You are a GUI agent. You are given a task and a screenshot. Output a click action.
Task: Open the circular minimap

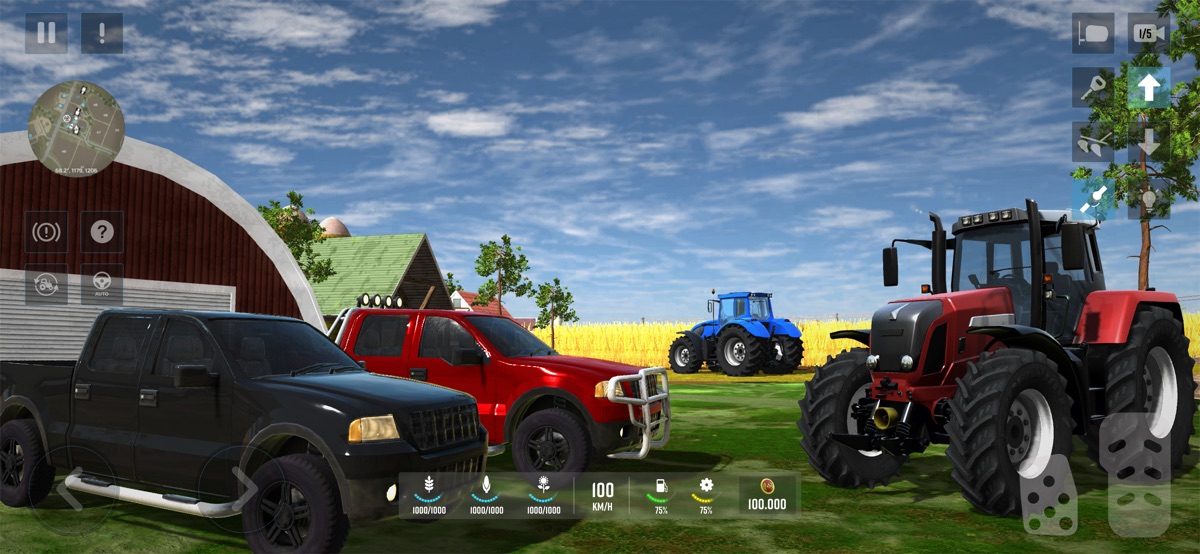tap(76, 128)
